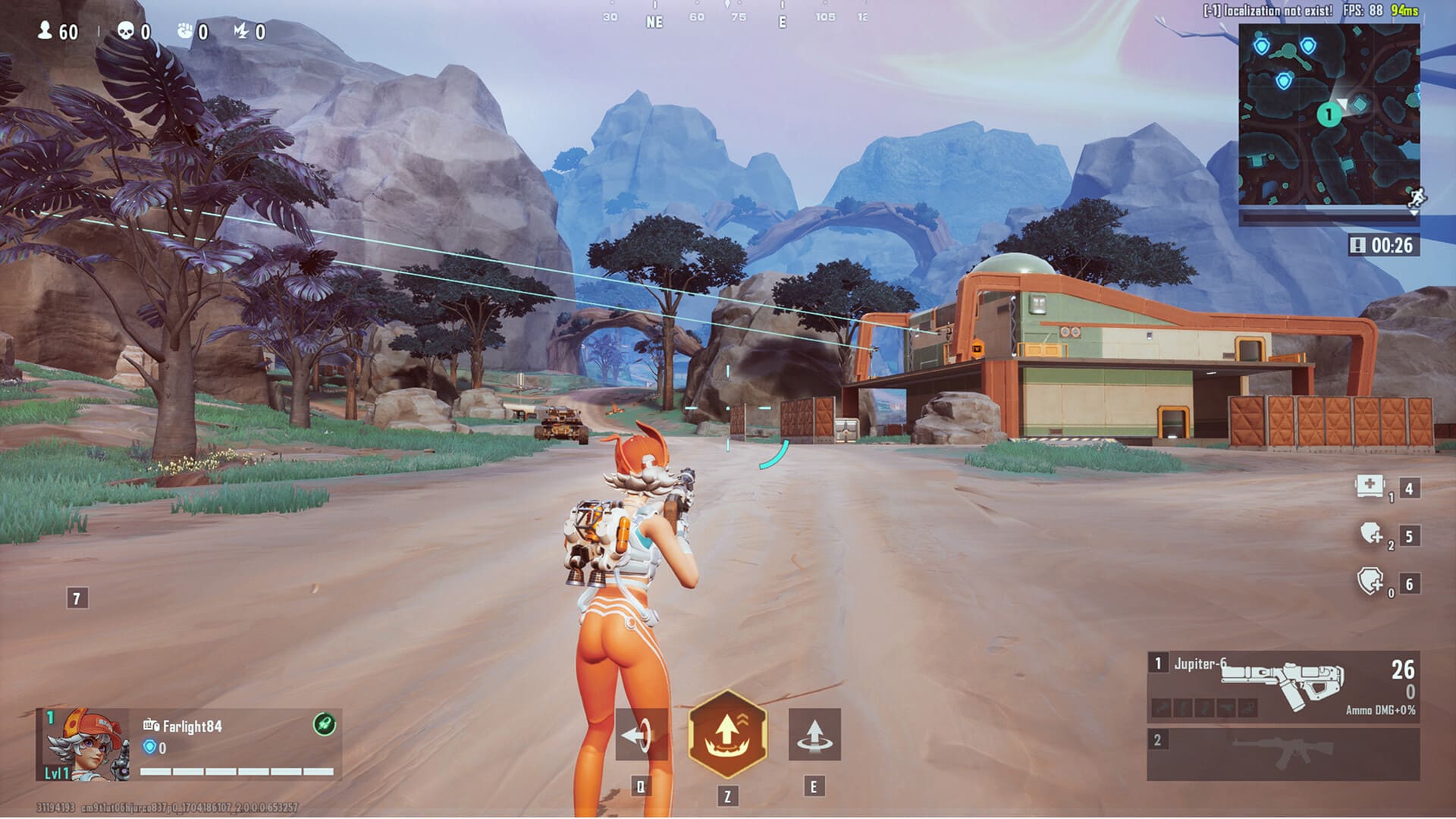Activate the upward-arrow jump ability
This screenshot has height=819, width=1456.
814,734
